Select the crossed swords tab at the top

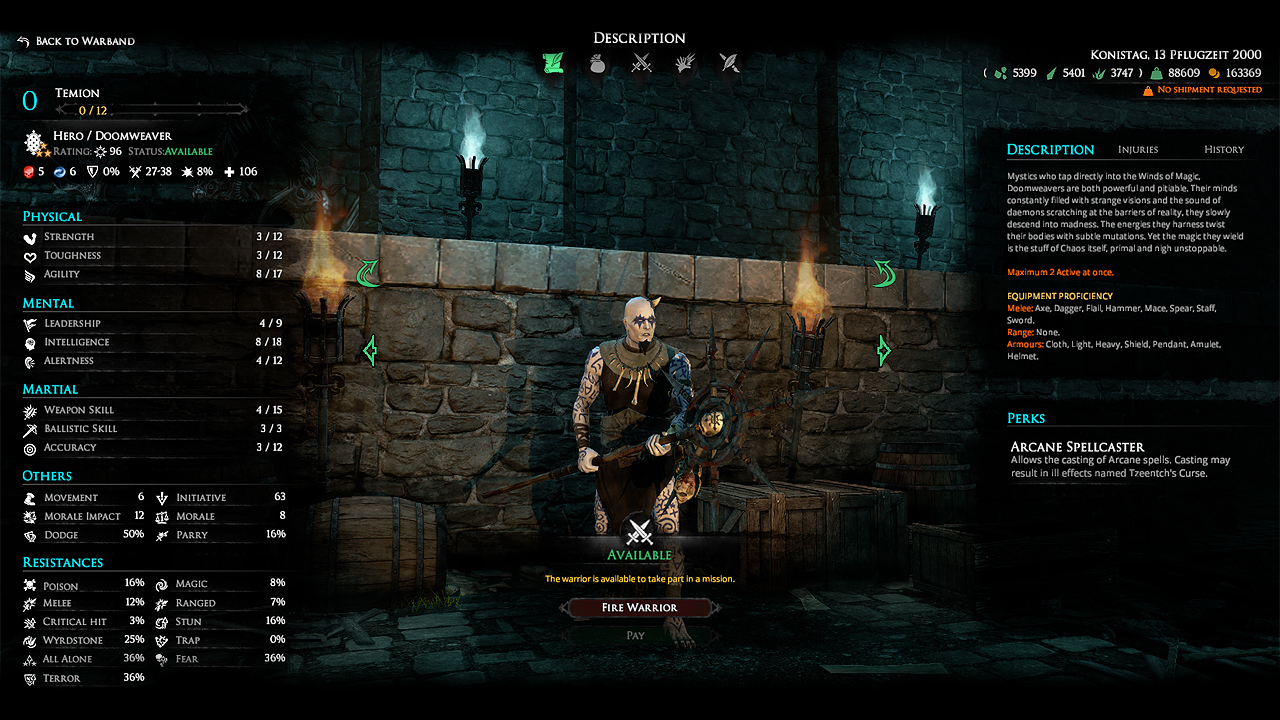(642, 62)
